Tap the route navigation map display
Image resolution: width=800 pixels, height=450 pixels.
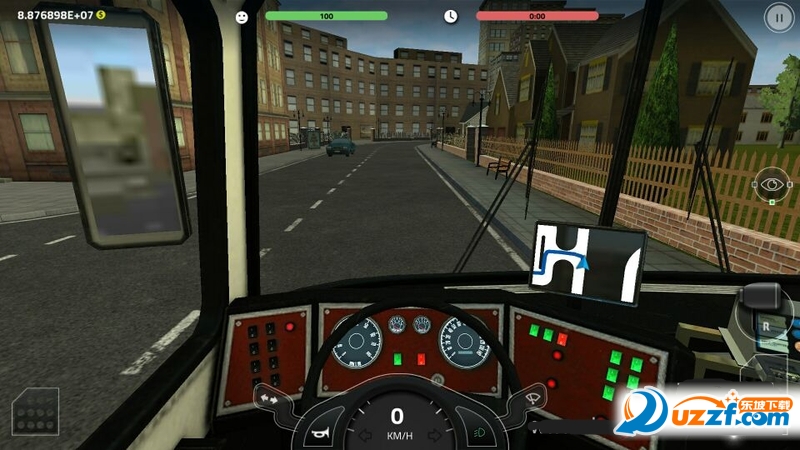click(x=587, y=262)
